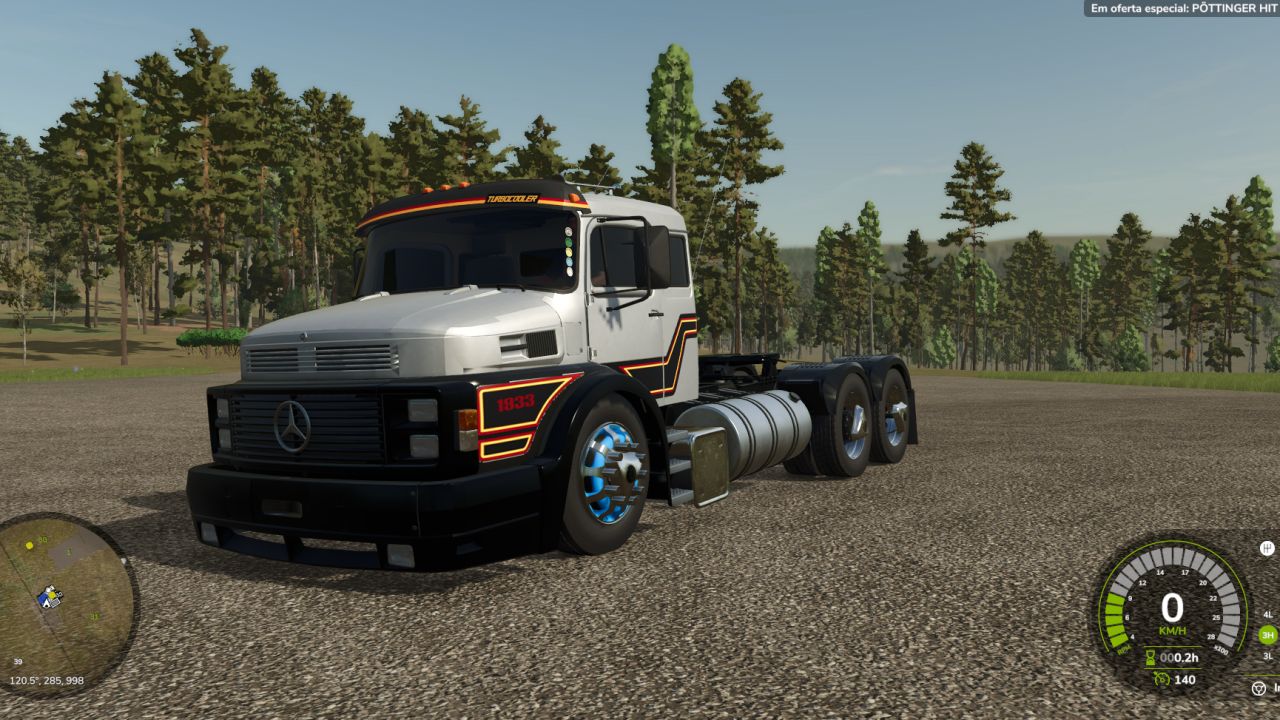Click the steering wheel icon
The height and width of the screenshot is (720, 1280).
[1258, 688]
